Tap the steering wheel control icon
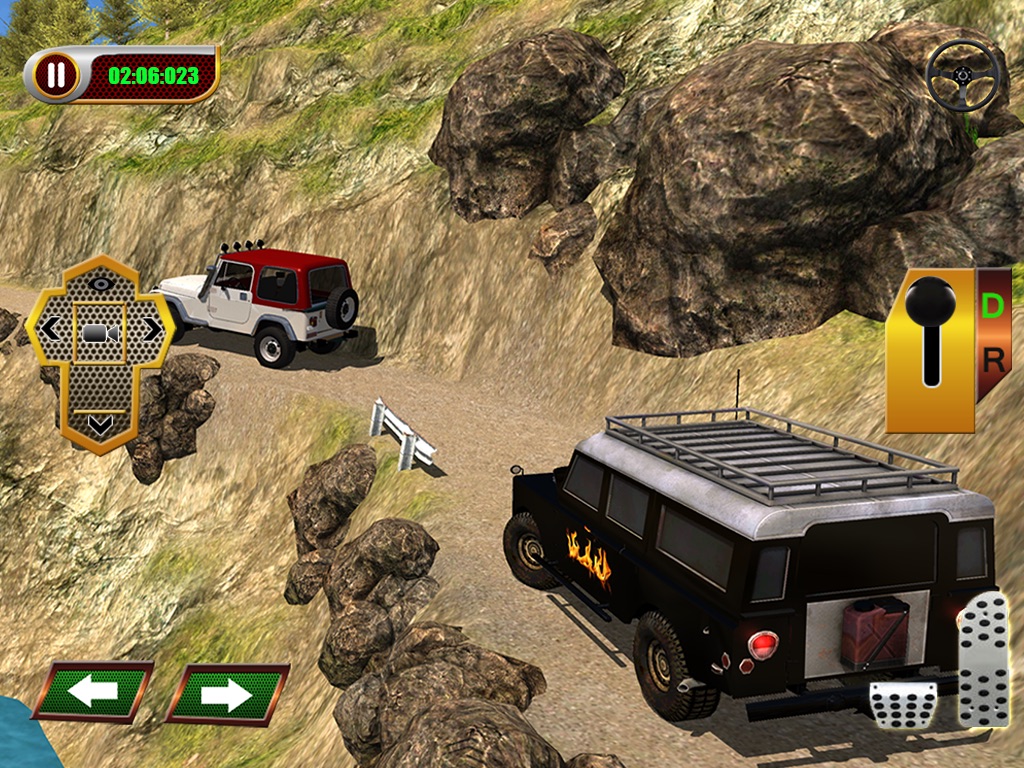Viewport: 1024px width, 768px height. 963,74
